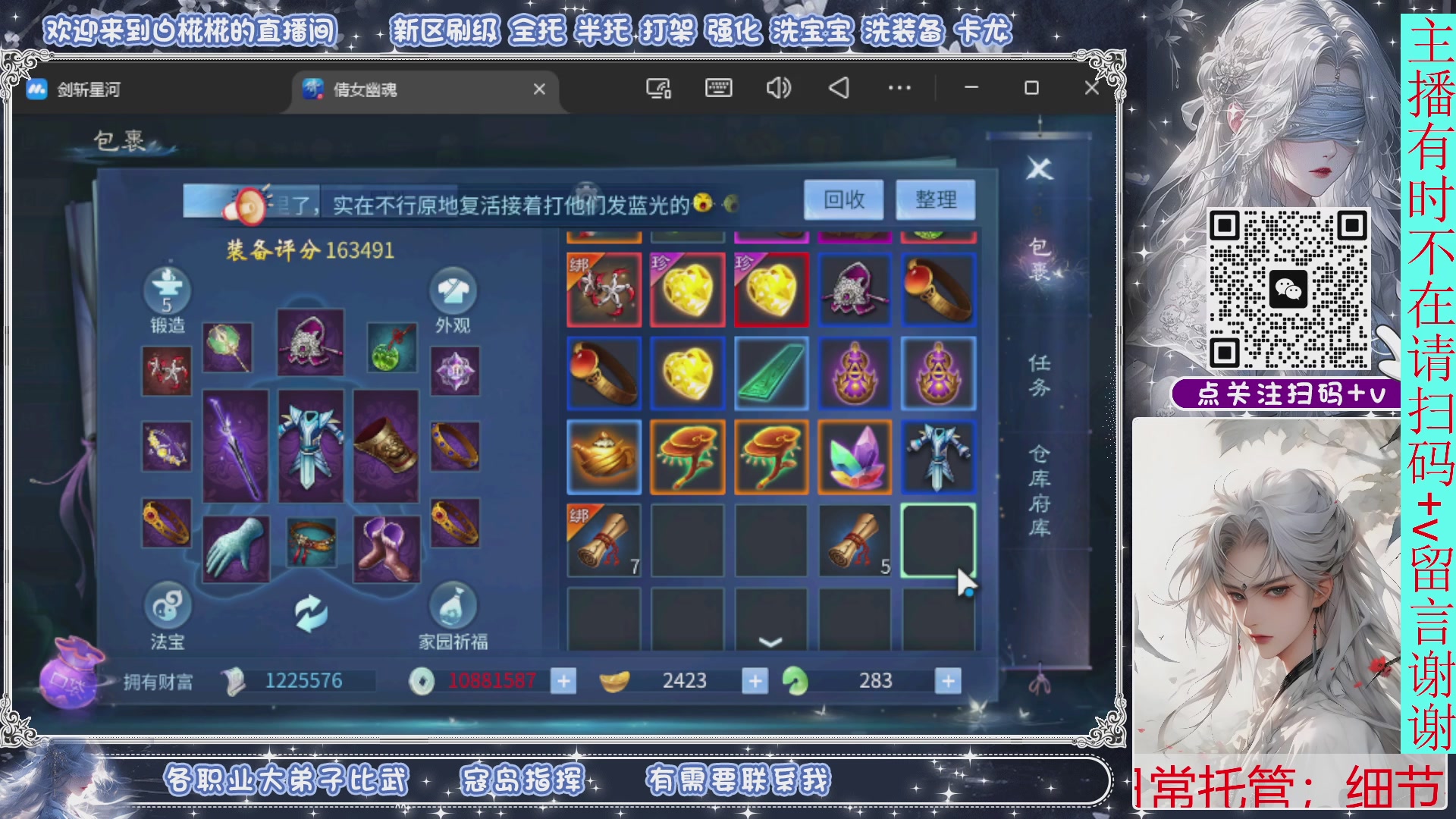
Task: Collapse the 倩女幽魂 game tab
Action: tap(538, 89)
